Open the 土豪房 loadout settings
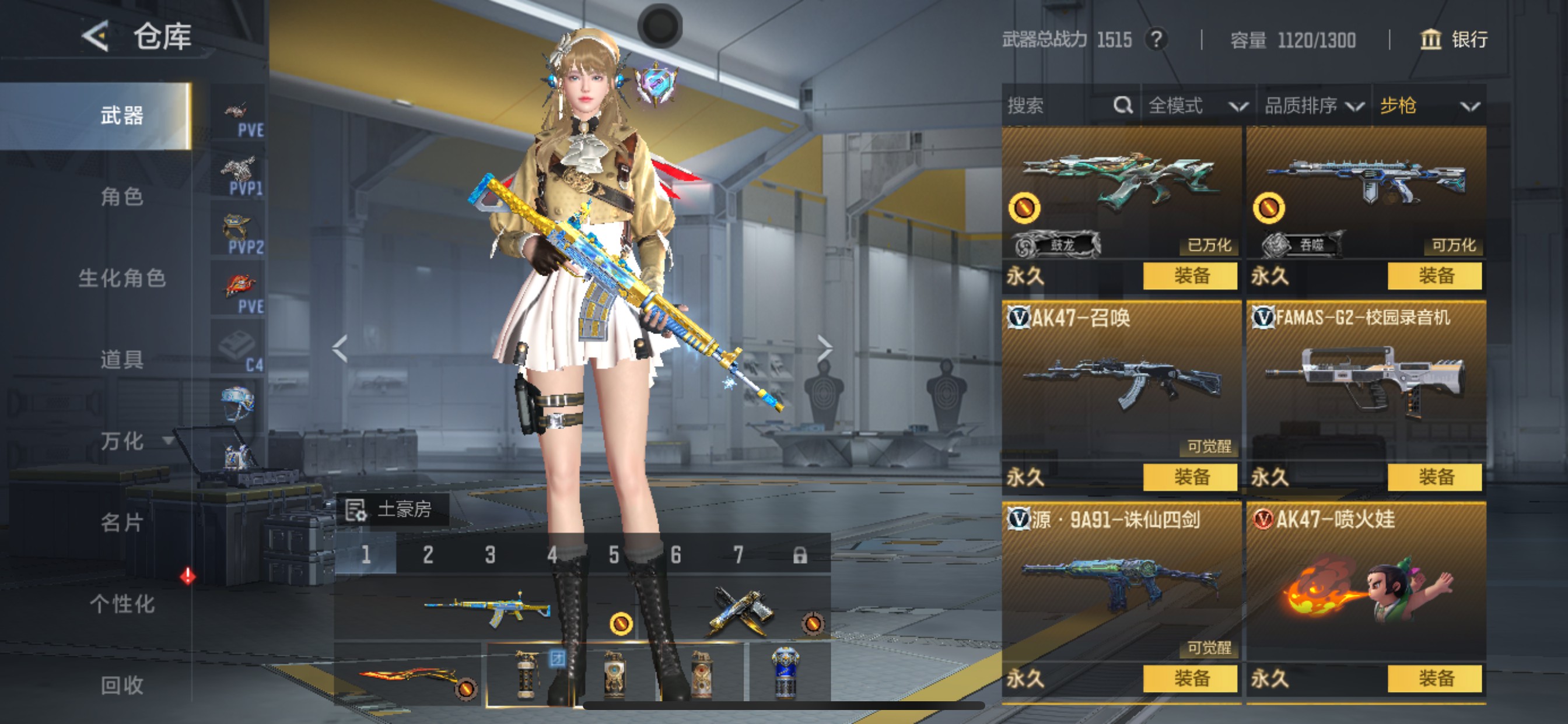The width and height of the screenshot is (1568, 724). [393, 509]
